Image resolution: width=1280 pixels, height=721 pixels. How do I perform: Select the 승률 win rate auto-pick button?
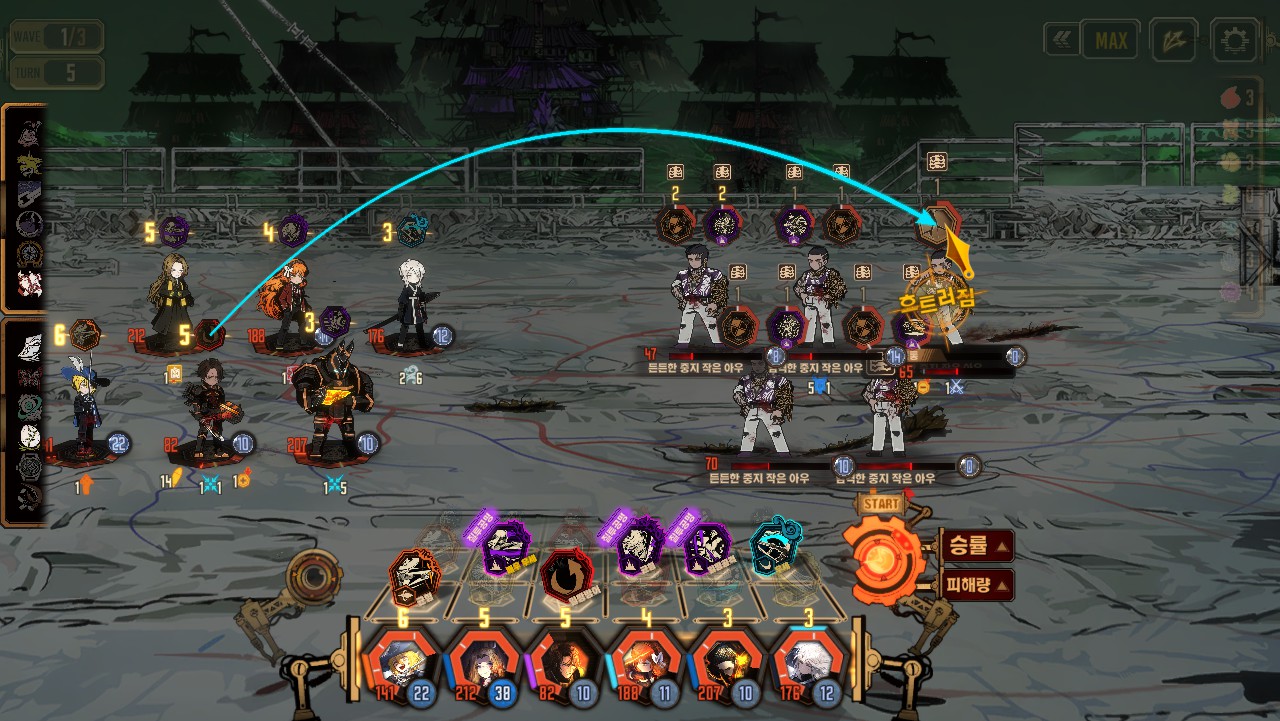[x=977, y=546]
